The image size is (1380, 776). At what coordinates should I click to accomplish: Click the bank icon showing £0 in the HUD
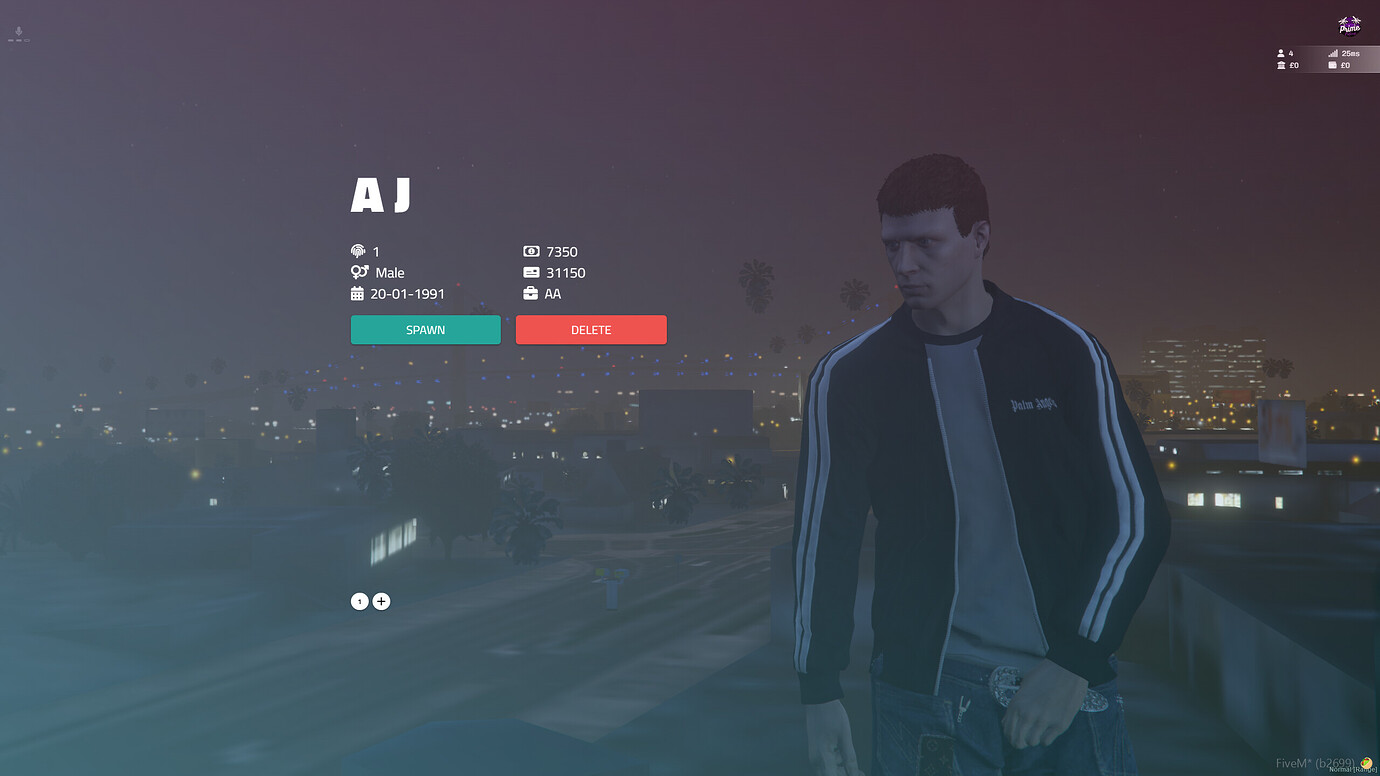tap(1280, 65)
